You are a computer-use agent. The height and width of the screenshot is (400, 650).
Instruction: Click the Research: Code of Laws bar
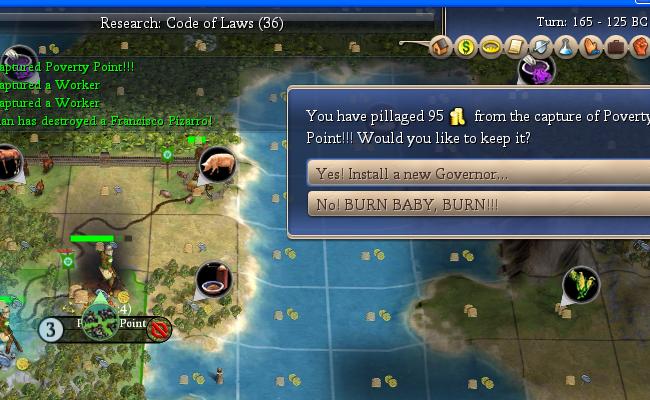[x=192, y=21]
